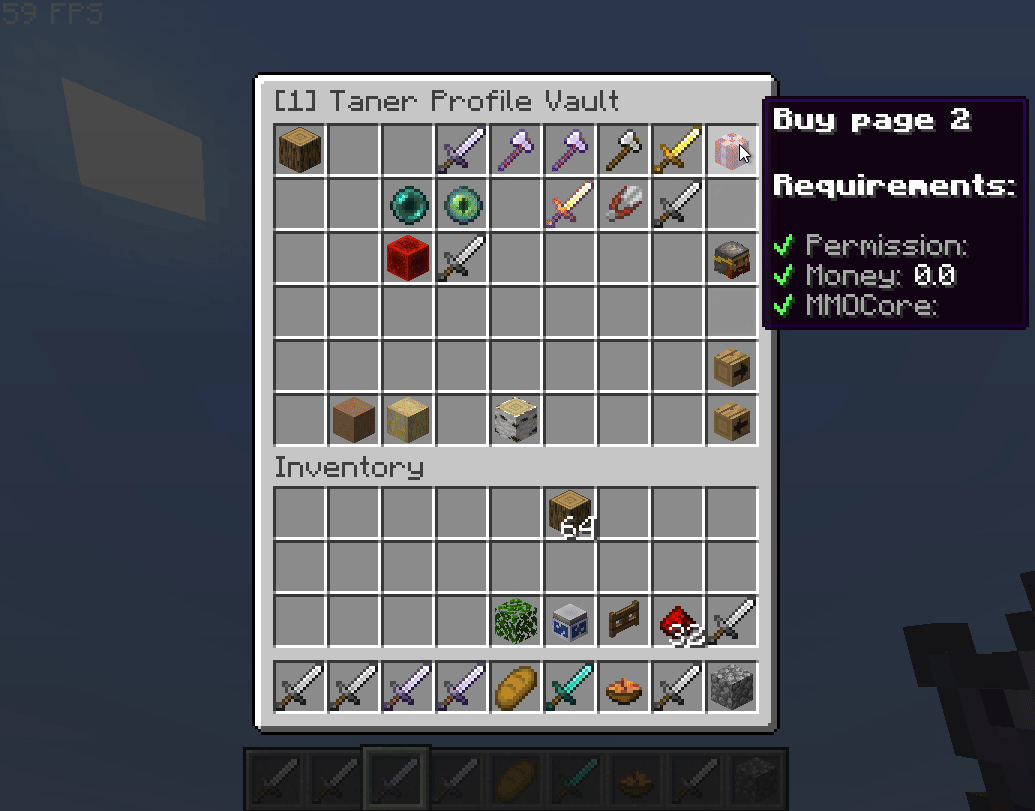This screenshot has width=1035, height=811.
Task: Click the box with left arrow
Action: (731, 421)
